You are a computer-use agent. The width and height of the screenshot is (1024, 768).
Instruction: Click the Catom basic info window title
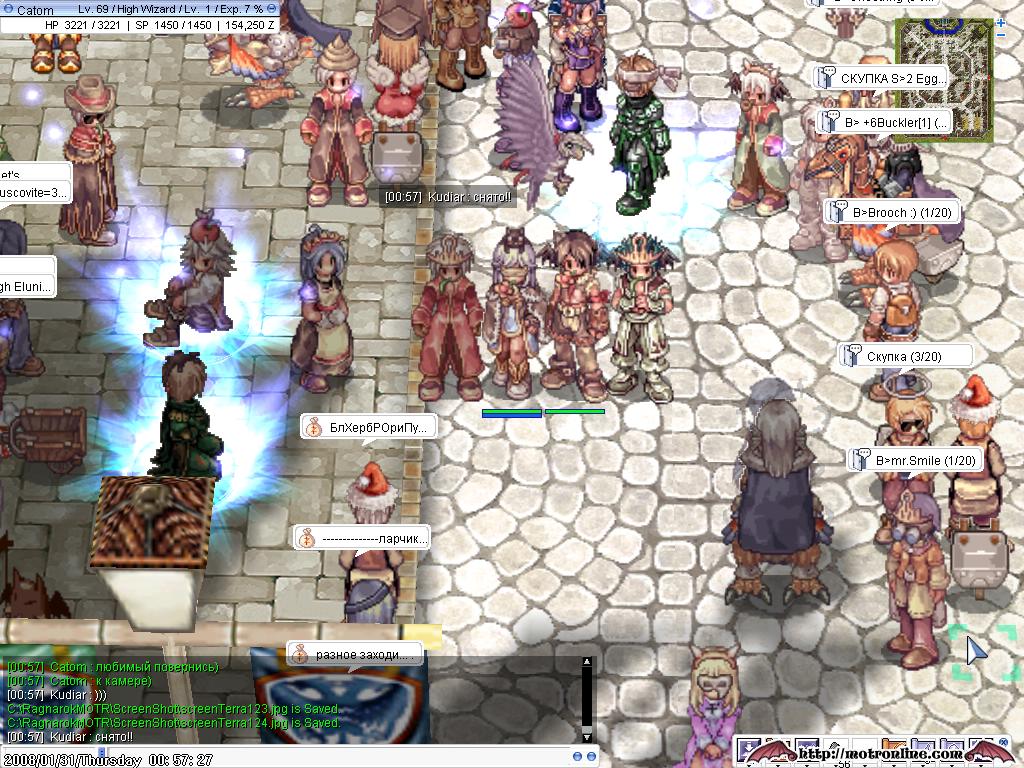(x=120, y=8)
